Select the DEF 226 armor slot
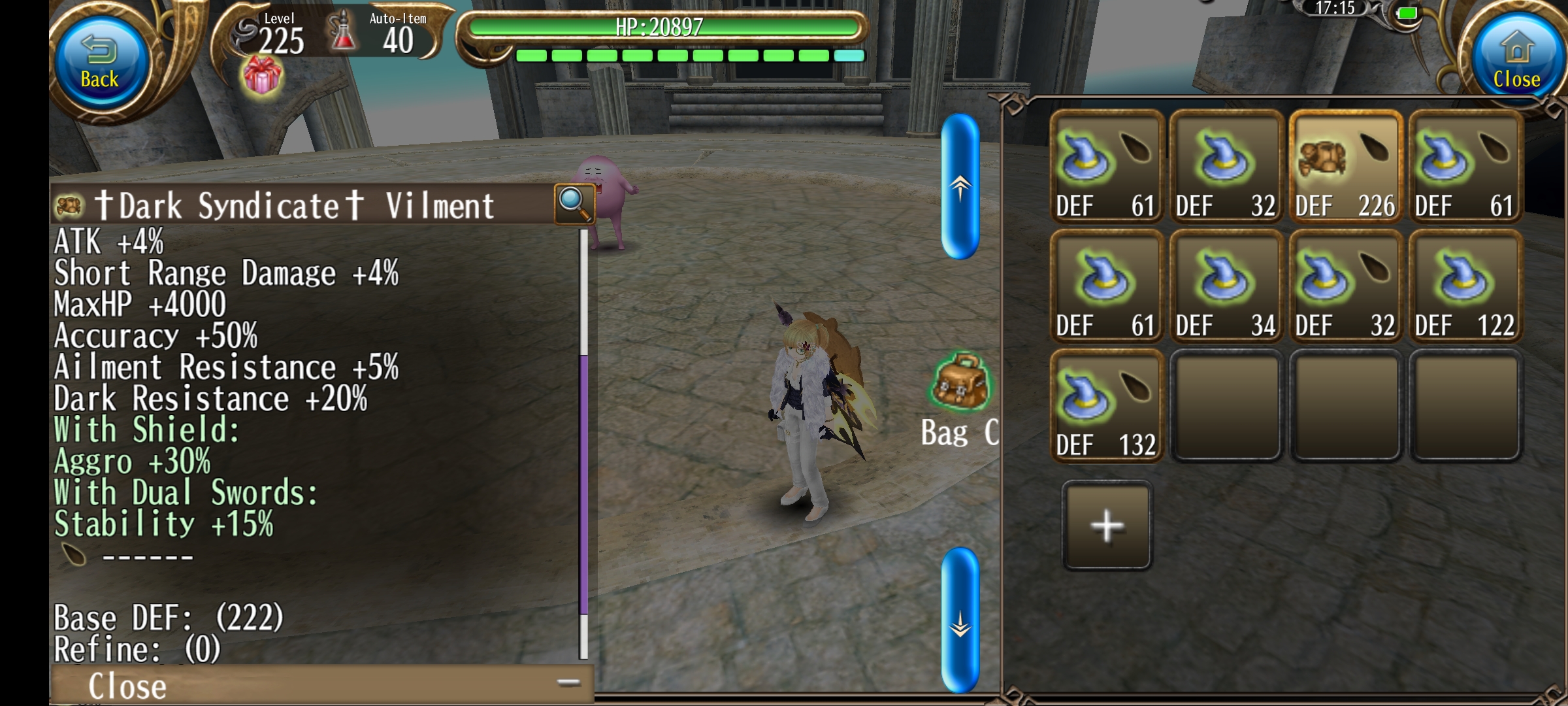 point(1345,167)
